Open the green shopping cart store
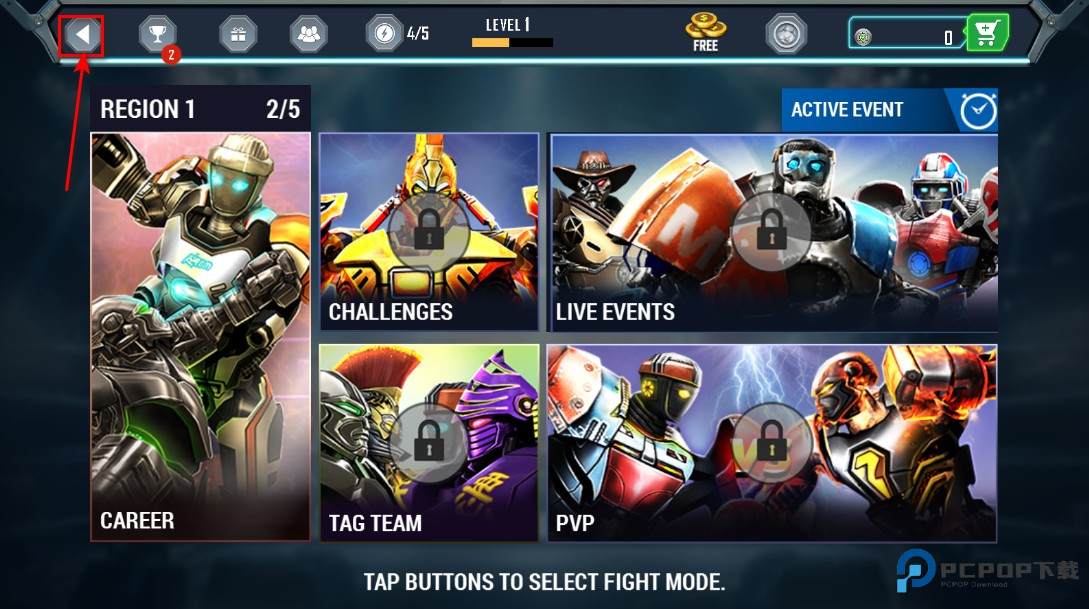 click(987, 35)
